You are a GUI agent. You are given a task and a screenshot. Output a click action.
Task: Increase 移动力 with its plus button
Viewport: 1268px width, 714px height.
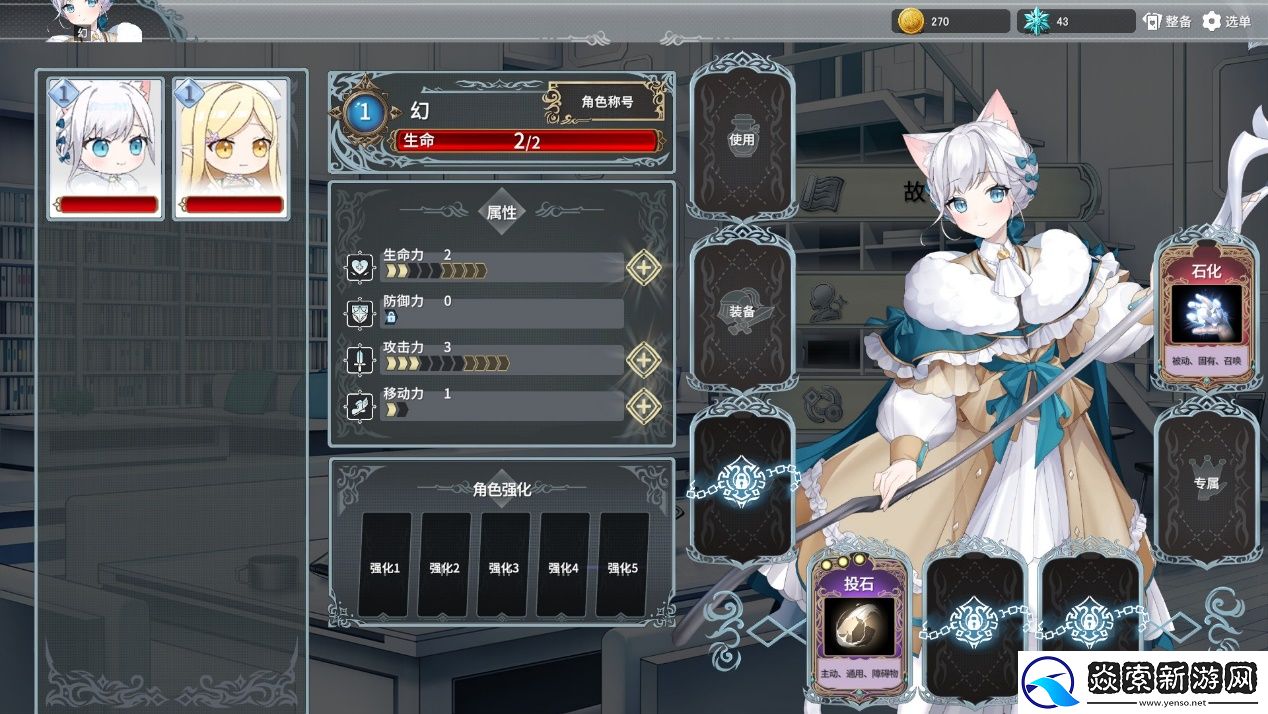pyautogui.click(x=643, y=406)
